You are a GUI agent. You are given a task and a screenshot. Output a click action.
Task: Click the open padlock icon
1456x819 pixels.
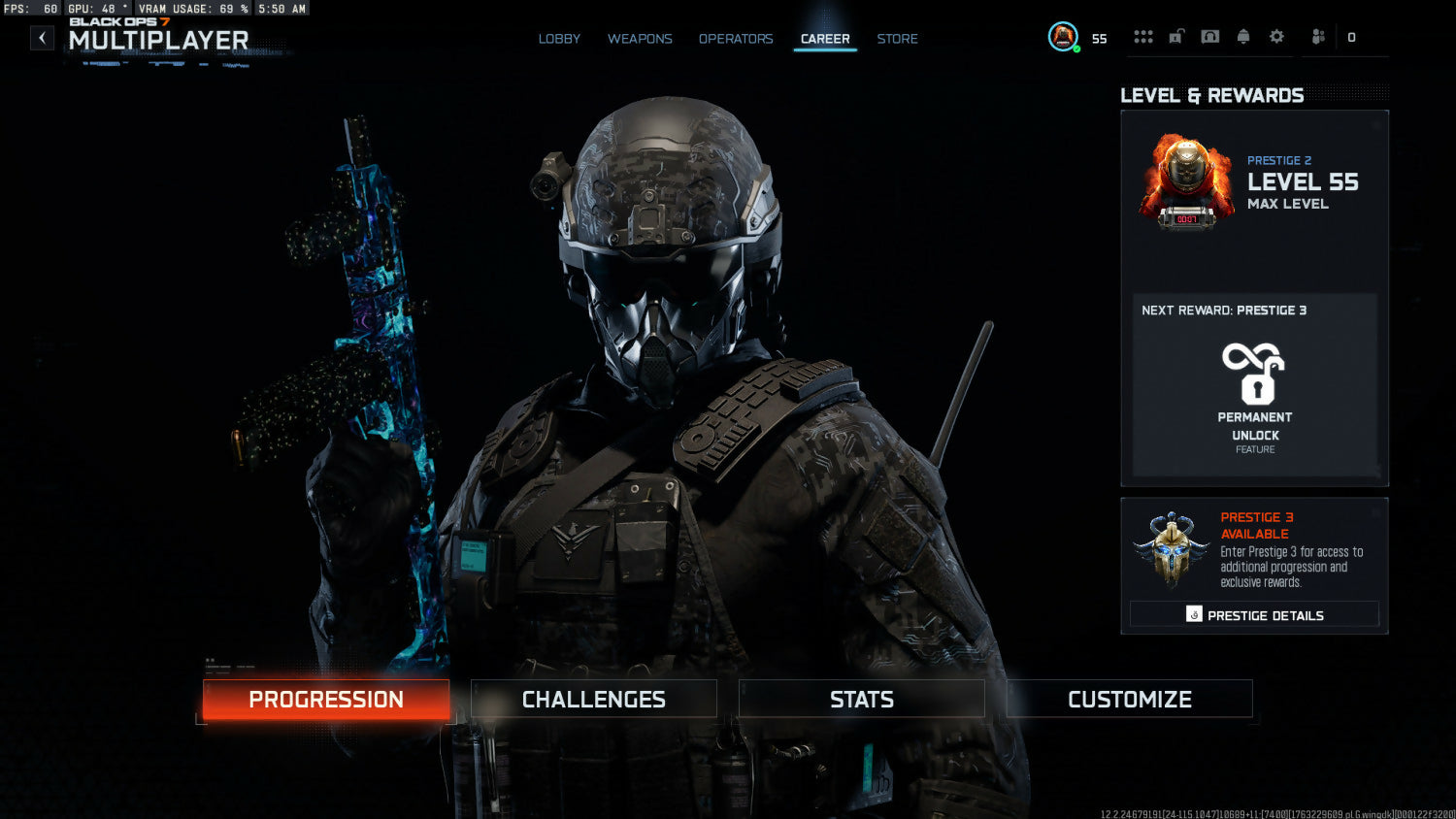[x=1176, y=37]
